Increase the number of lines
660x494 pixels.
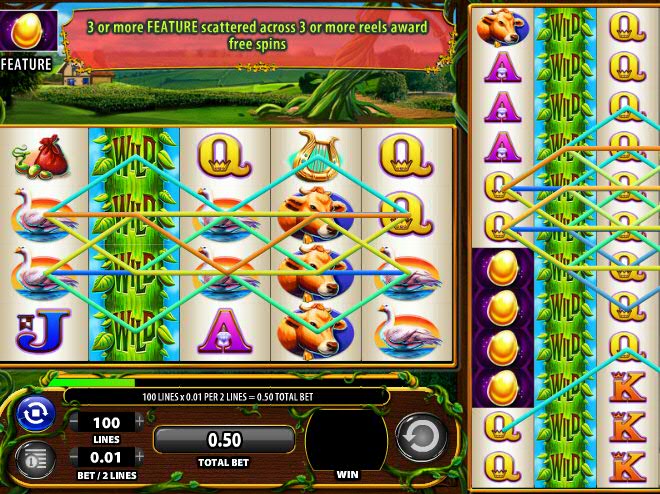(x=139, y=422)
